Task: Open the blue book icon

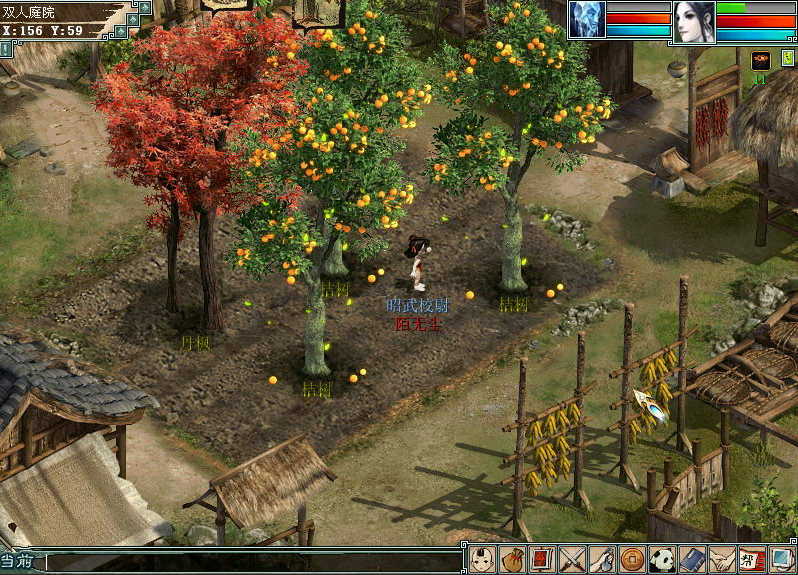Action: [692, 559]
